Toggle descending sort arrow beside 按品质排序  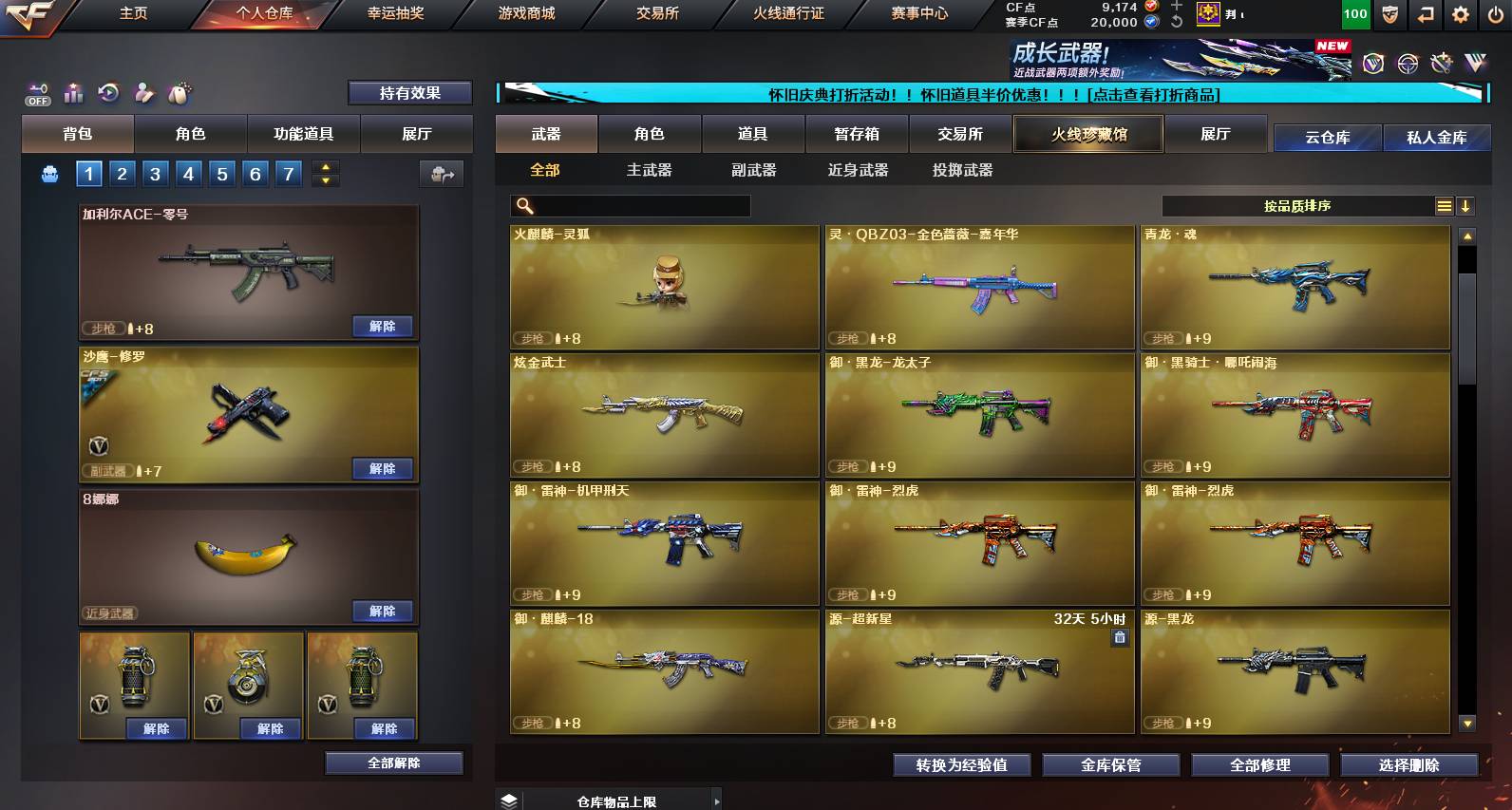(x=1467, y=206)
